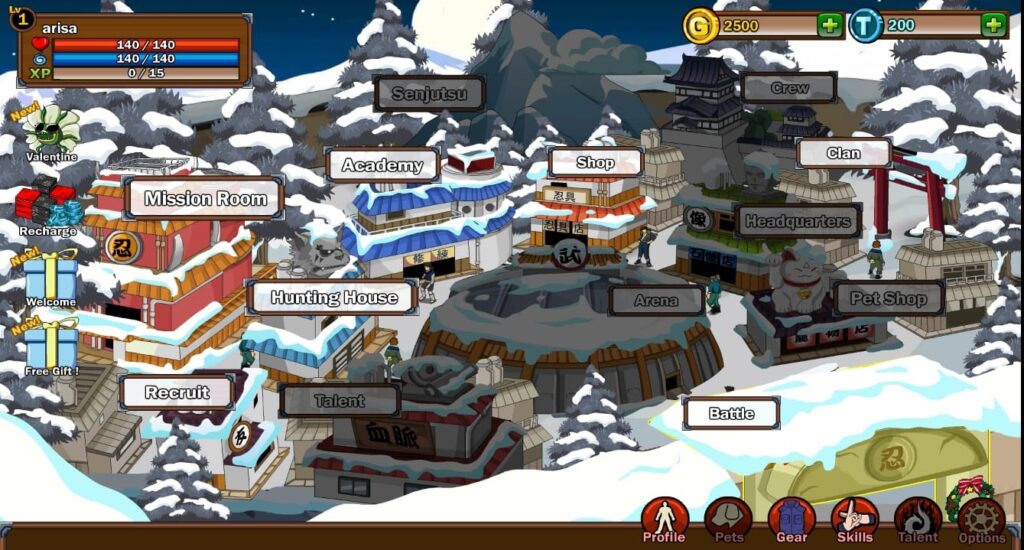
Task: Click the Crew label
Action: pos(789,88)
